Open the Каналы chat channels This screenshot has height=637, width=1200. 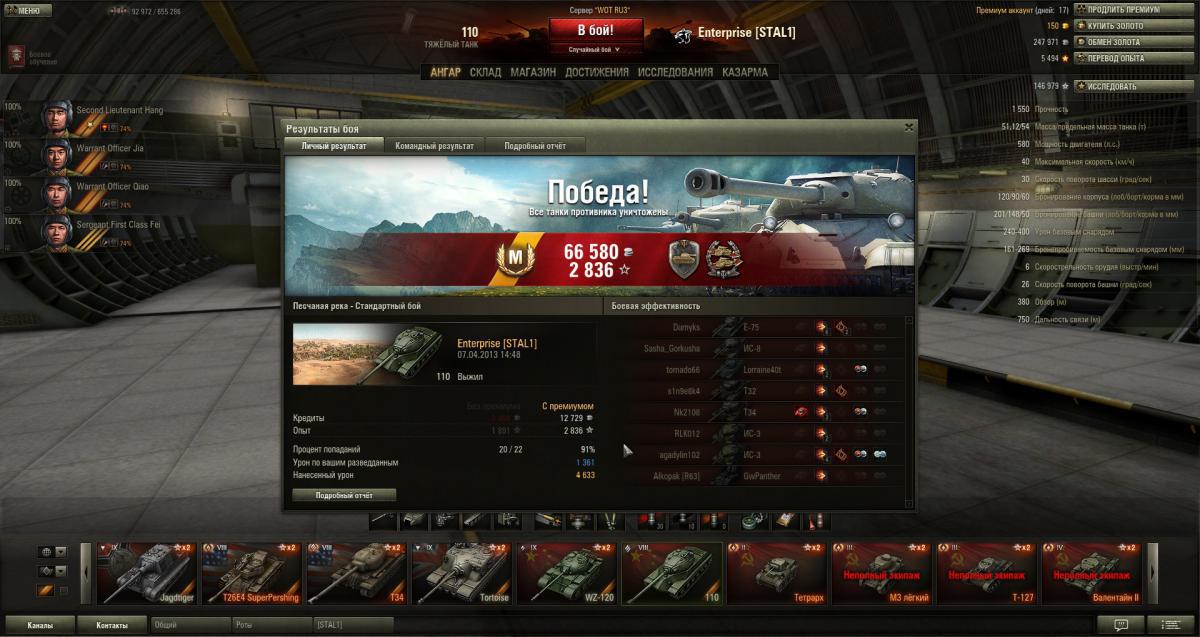point(40,625)
